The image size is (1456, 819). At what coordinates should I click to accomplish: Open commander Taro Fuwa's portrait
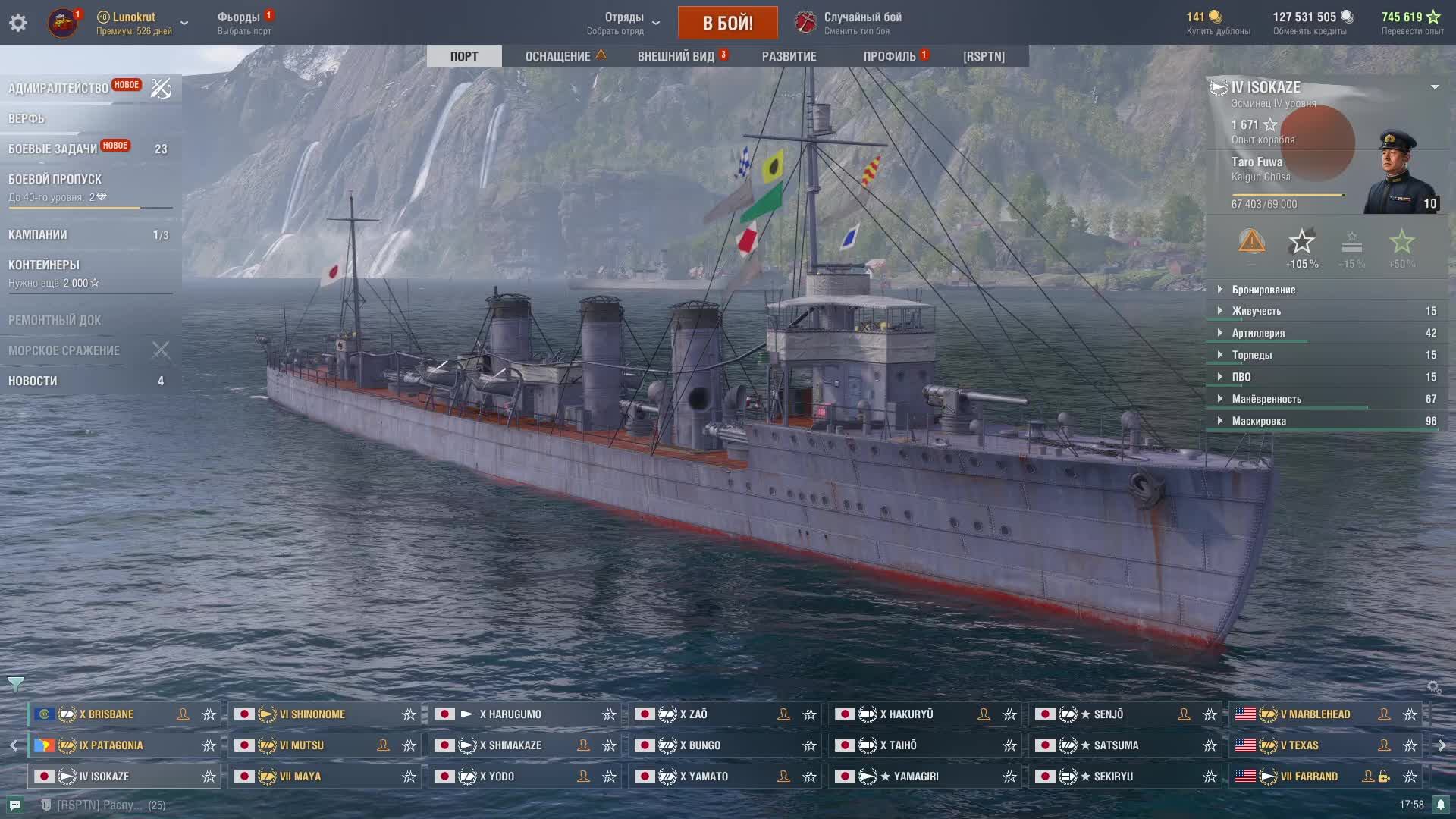click(1399, 173)
